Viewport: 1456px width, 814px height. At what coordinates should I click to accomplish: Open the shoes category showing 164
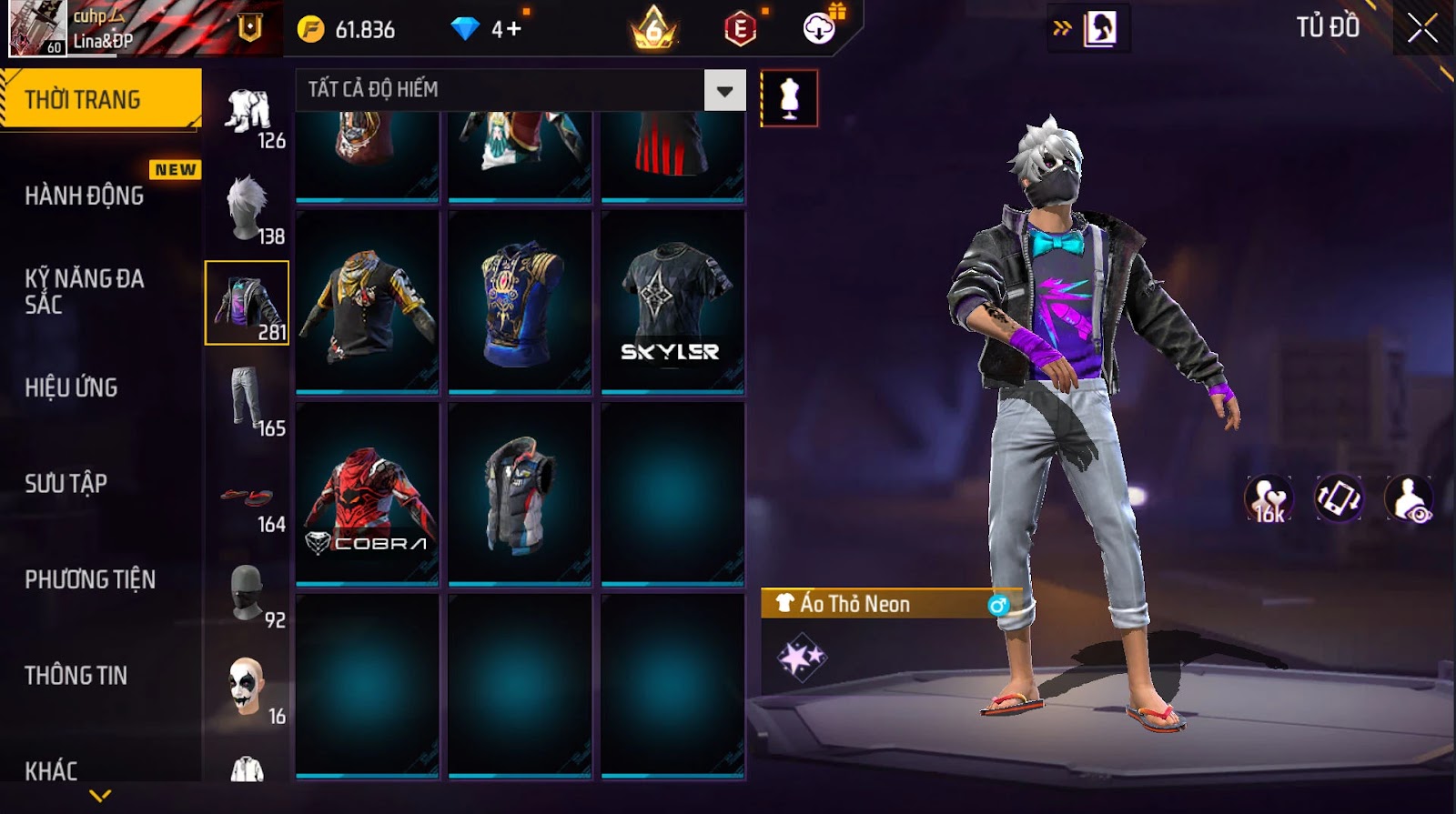pos(248,496)
